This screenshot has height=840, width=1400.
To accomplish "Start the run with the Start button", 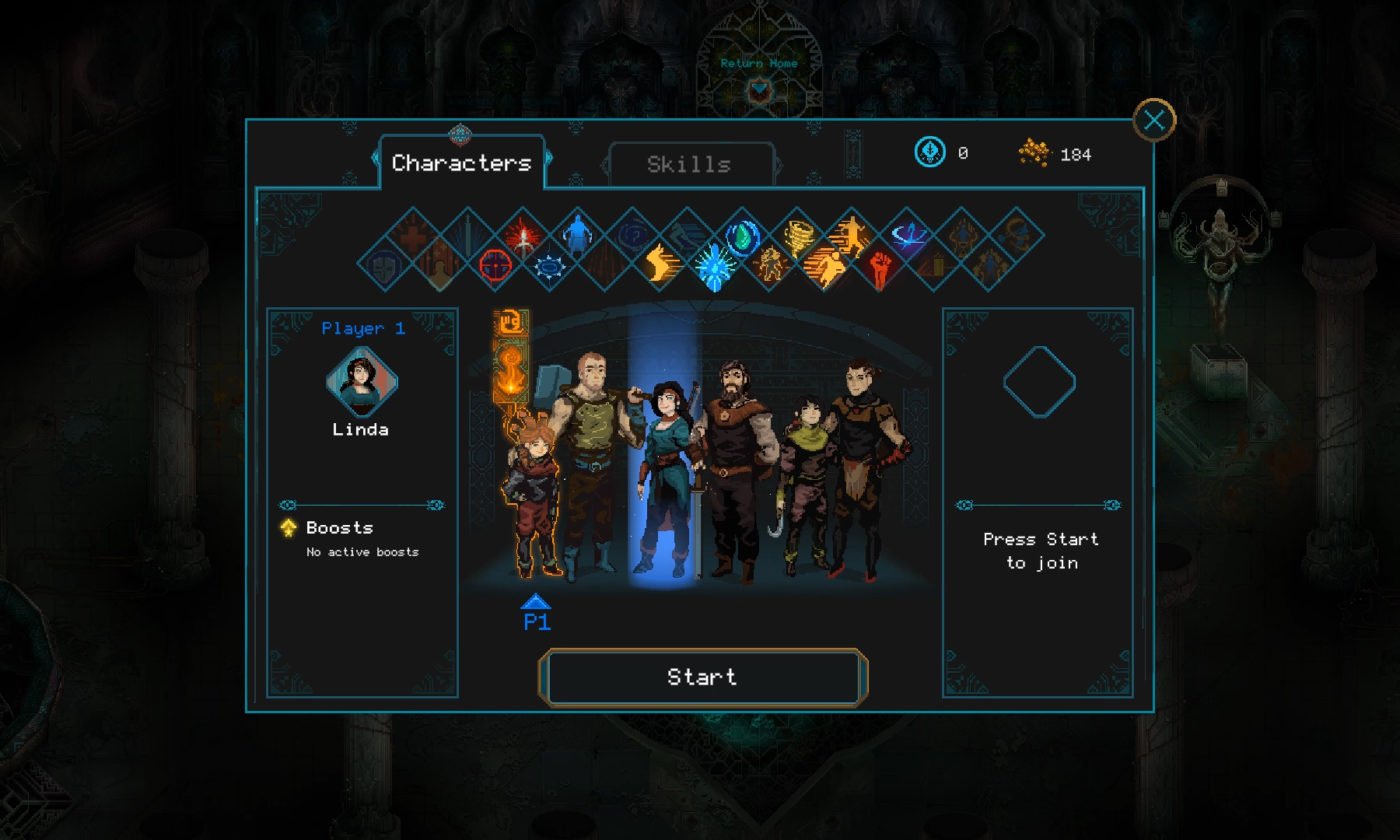I will [702, 677].
